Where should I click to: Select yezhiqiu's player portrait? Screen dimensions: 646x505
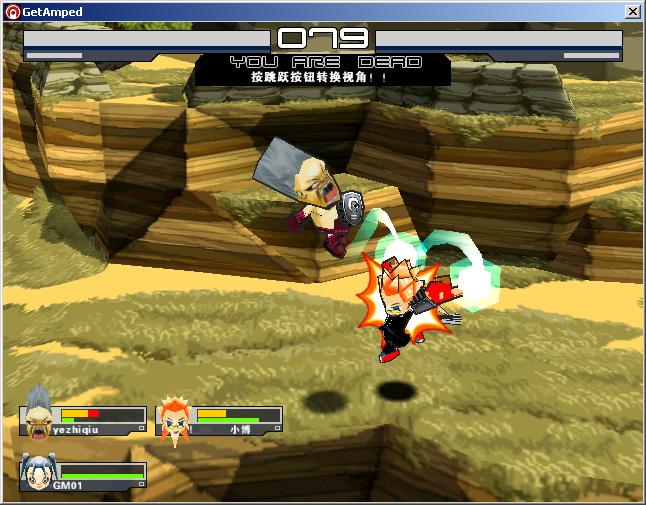(x=38, y=411)
